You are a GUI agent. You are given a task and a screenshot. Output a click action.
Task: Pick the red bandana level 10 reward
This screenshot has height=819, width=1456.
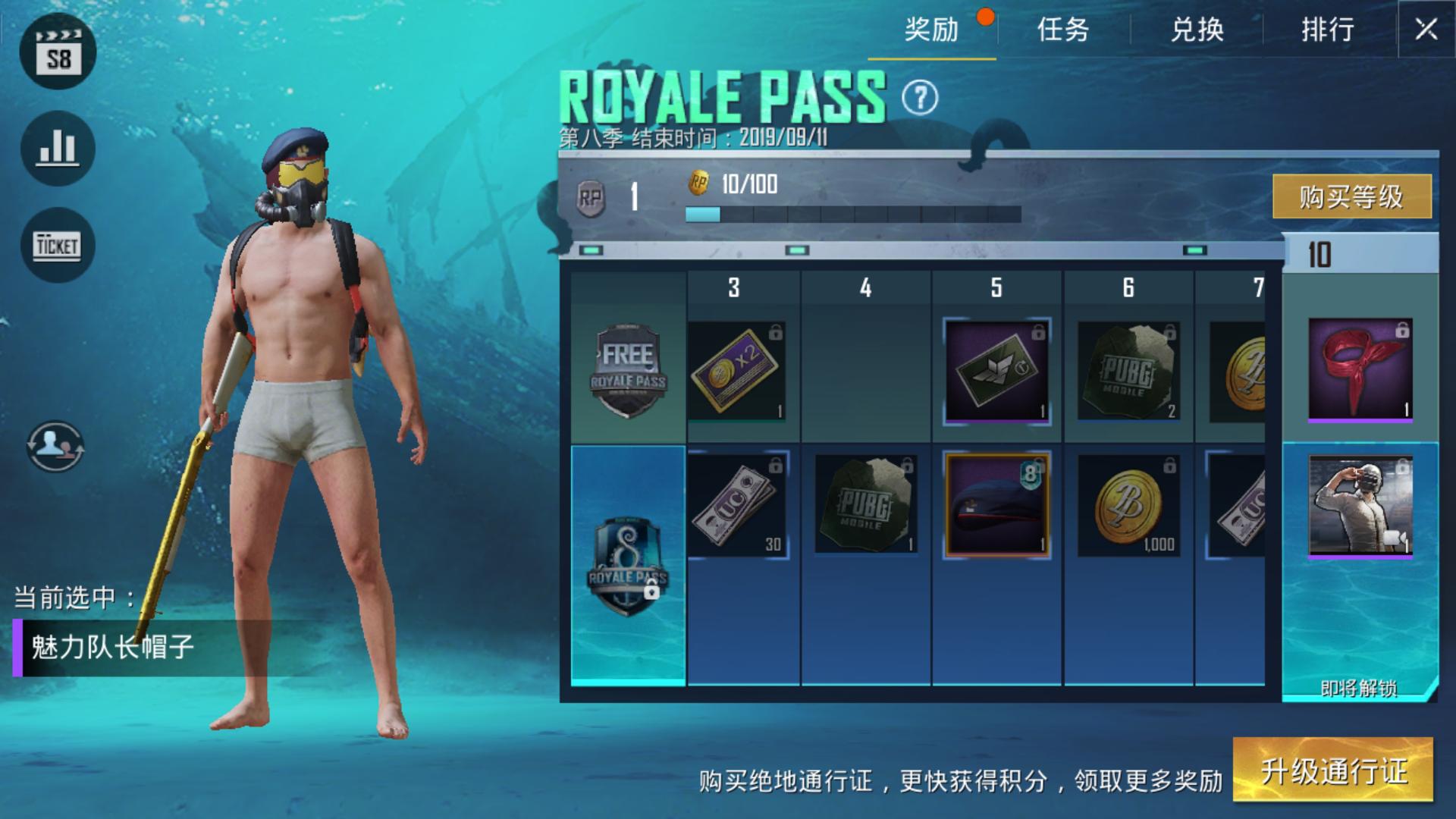[1360, 369]
